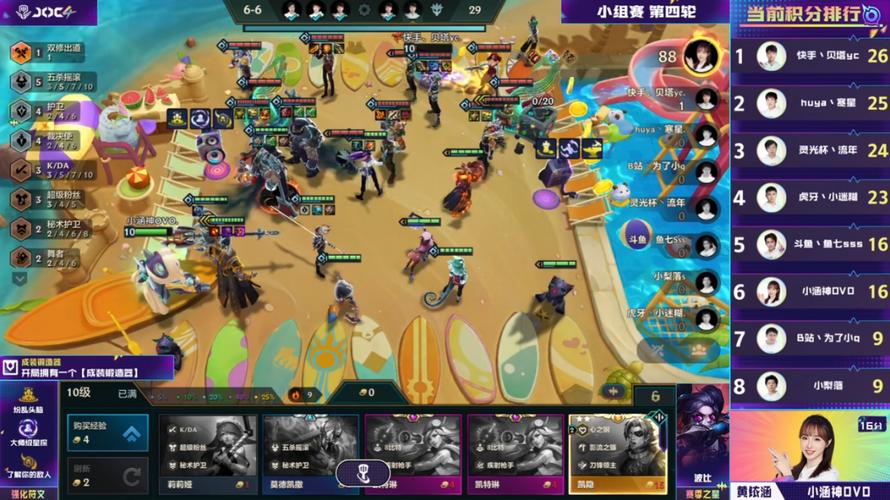Click the 舞者 trait icon
The image size is (890, 500).
(19, 257)
